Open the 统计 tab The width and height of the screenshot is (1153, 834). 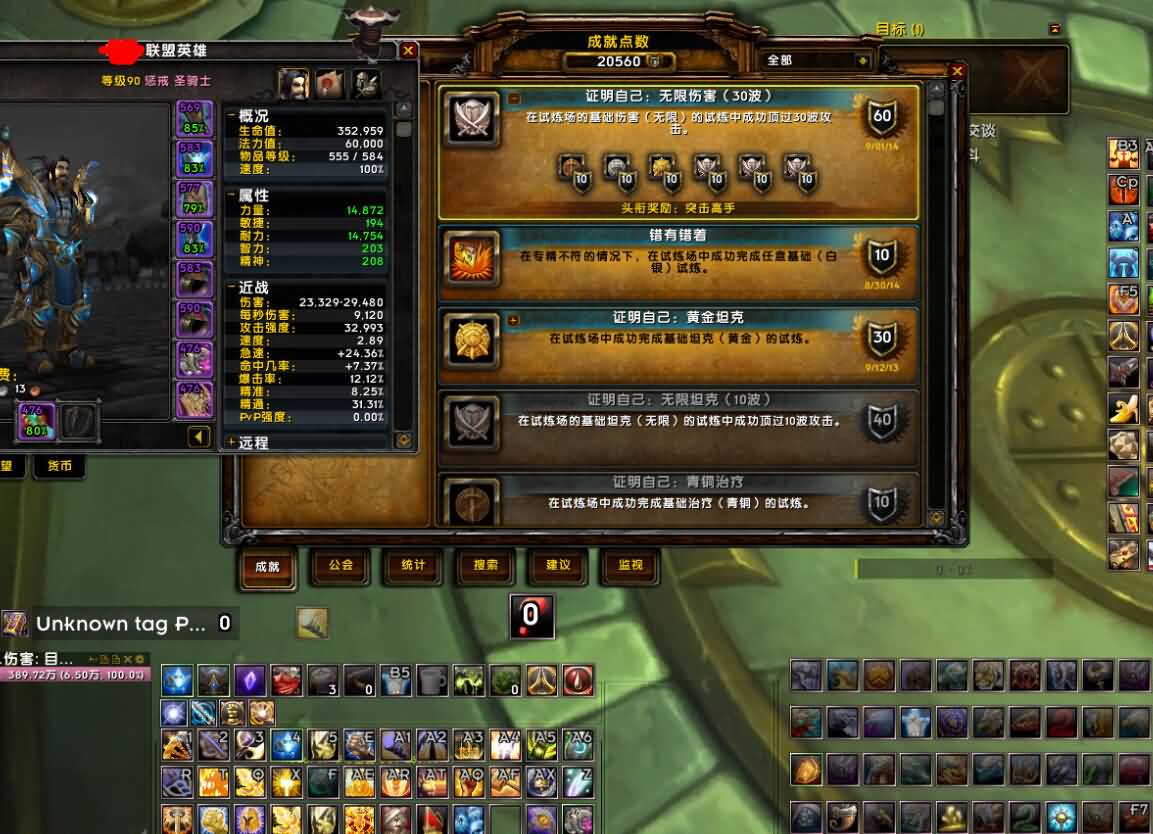[413, 565]
